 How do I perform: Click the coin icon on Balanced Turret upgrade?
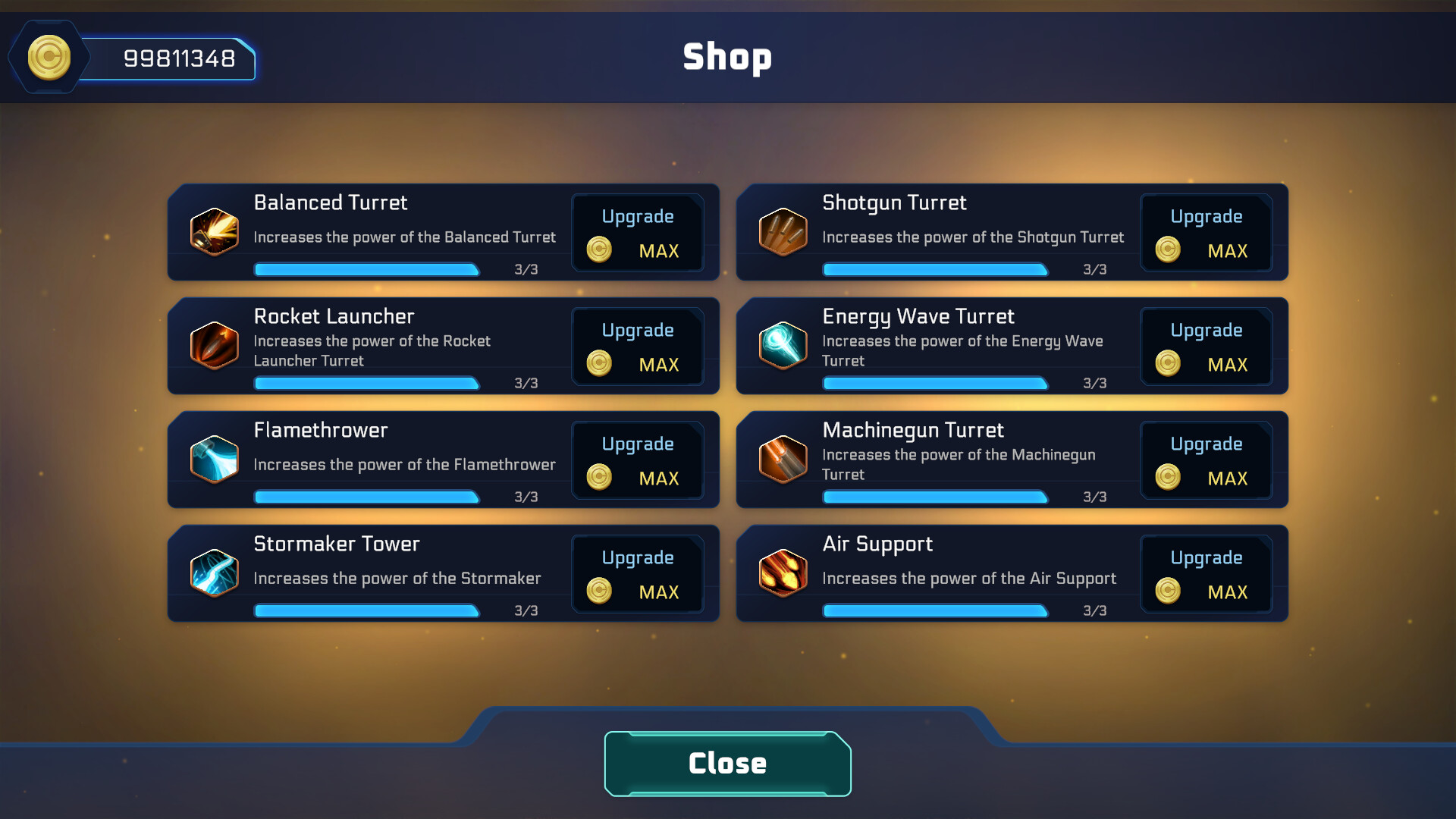click(598, 249)
